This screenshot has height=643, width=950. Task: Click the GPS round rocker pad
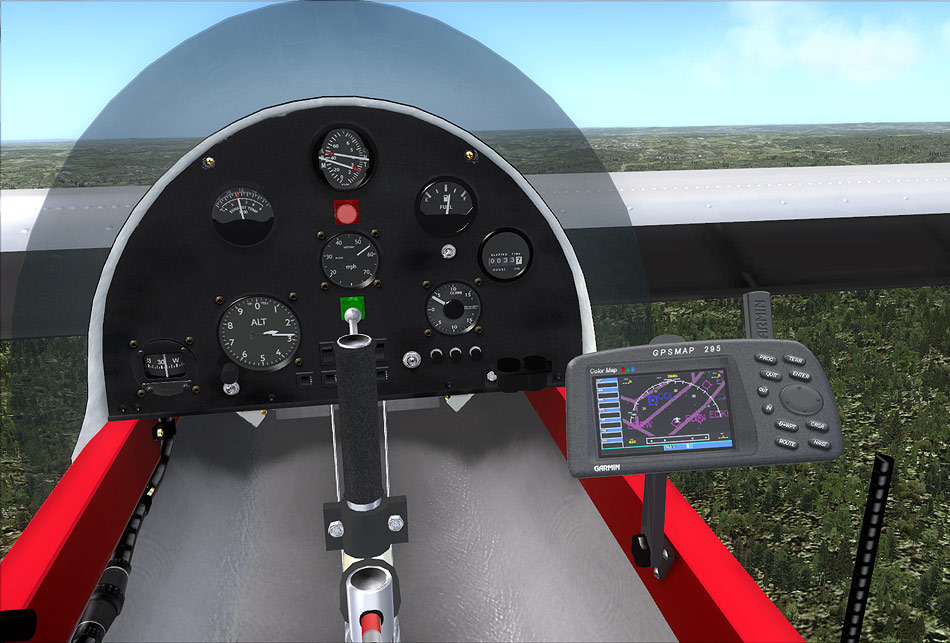(x=802, y=400)
